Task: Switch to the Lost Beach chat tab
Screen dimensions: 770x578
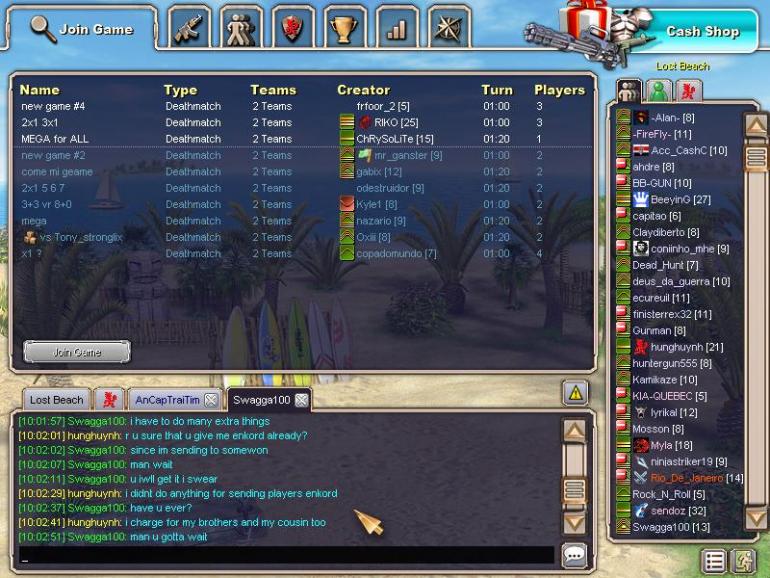Action: pyautogui.click(x=56, y=400)
